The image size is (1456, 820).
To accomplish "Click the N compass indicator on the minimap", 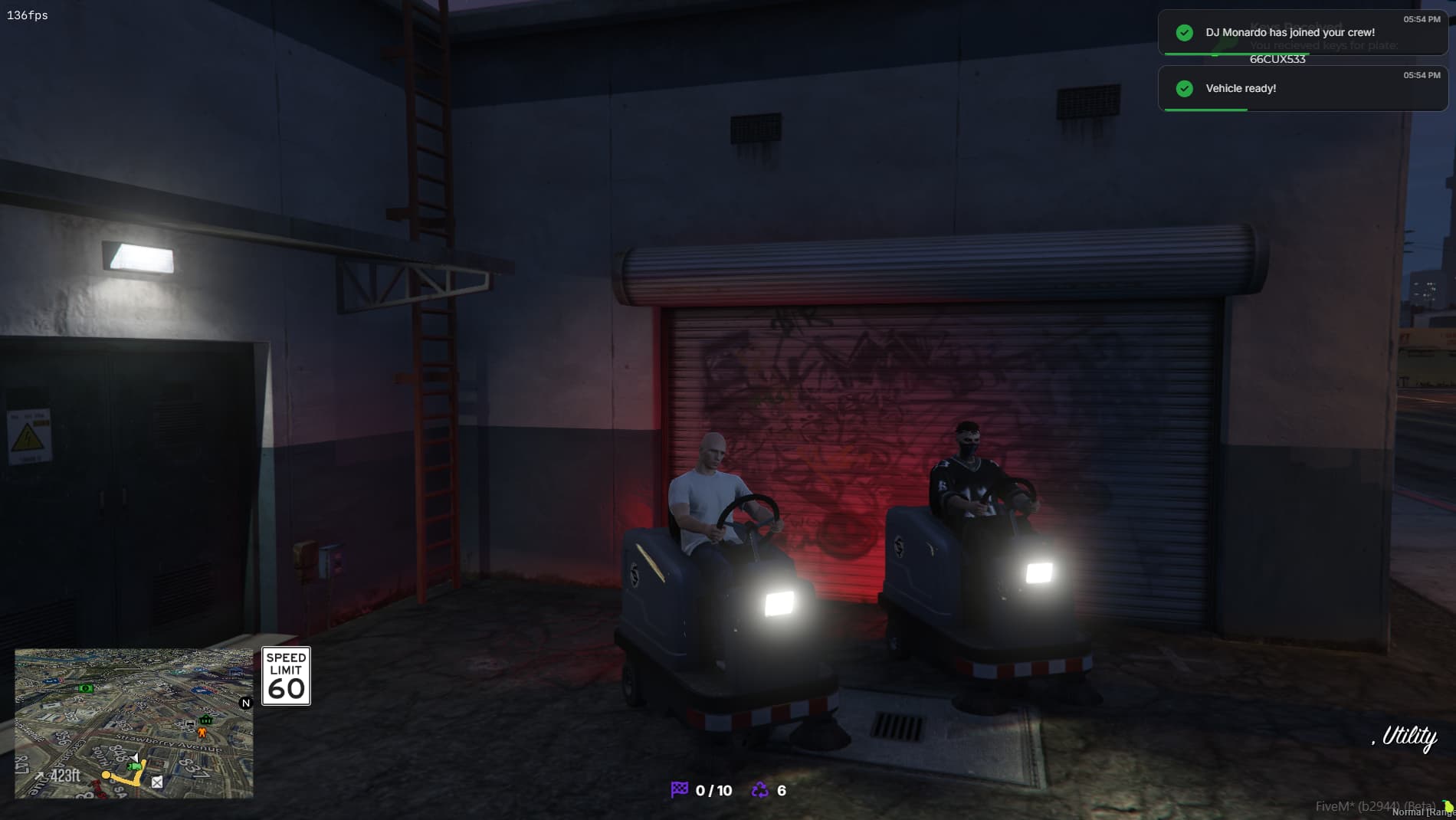I will (x=245, y=703).
